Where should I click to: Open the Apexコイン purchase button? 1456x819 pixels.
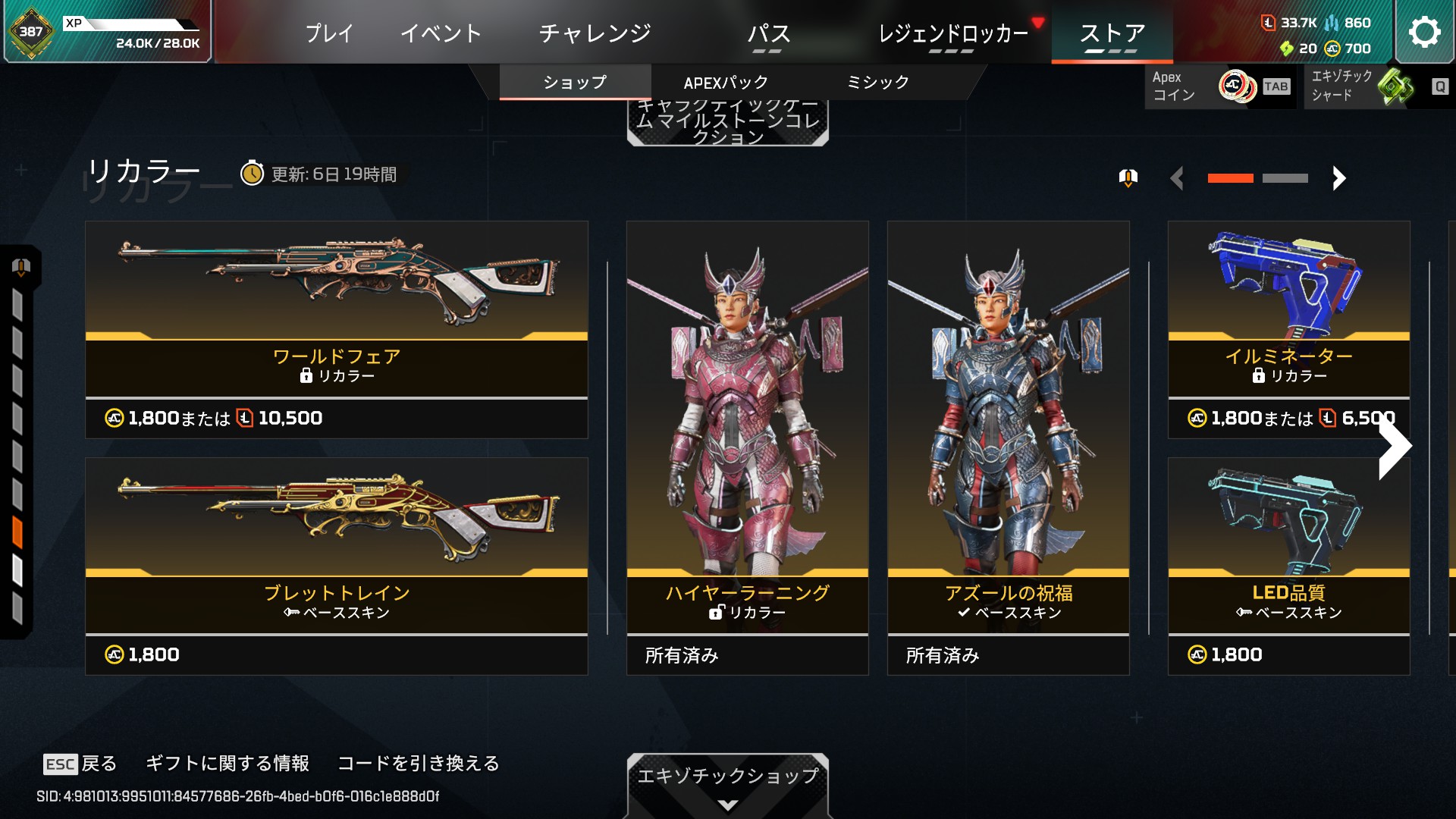tap(1219, 86)
